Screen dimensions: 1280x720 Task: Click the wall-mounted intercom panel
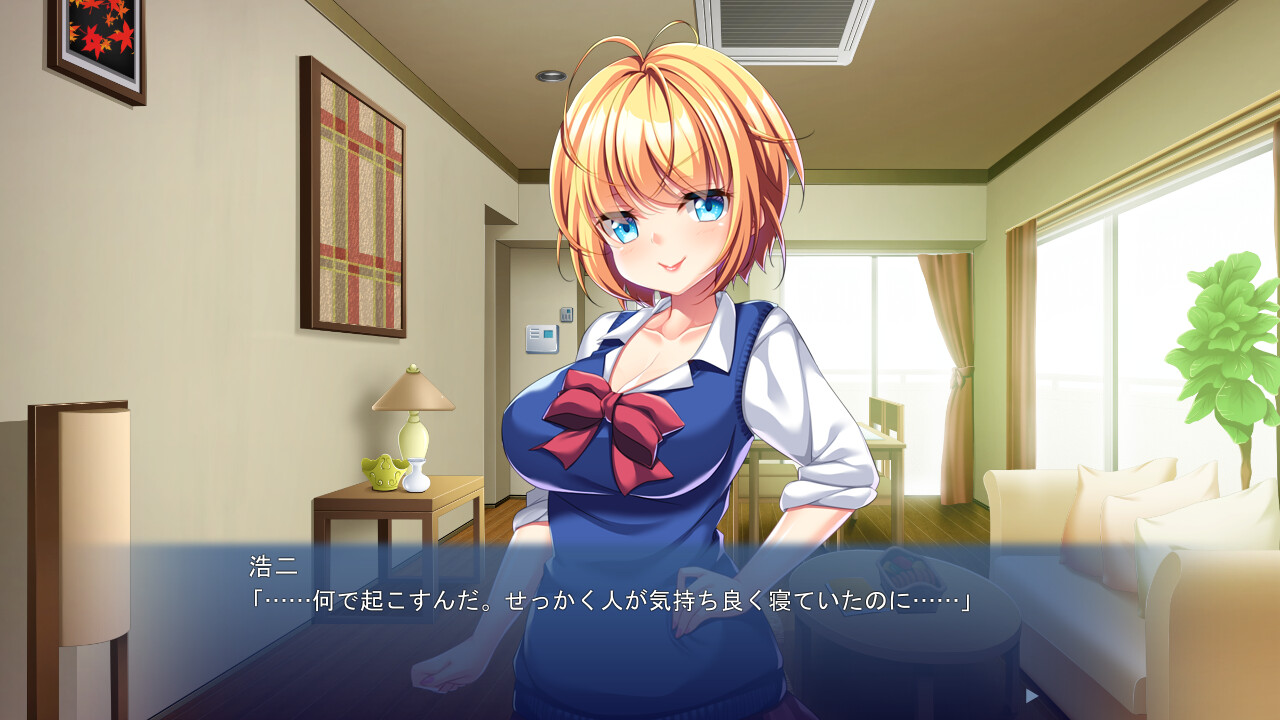pyautogui.click(x=543, y=338)
